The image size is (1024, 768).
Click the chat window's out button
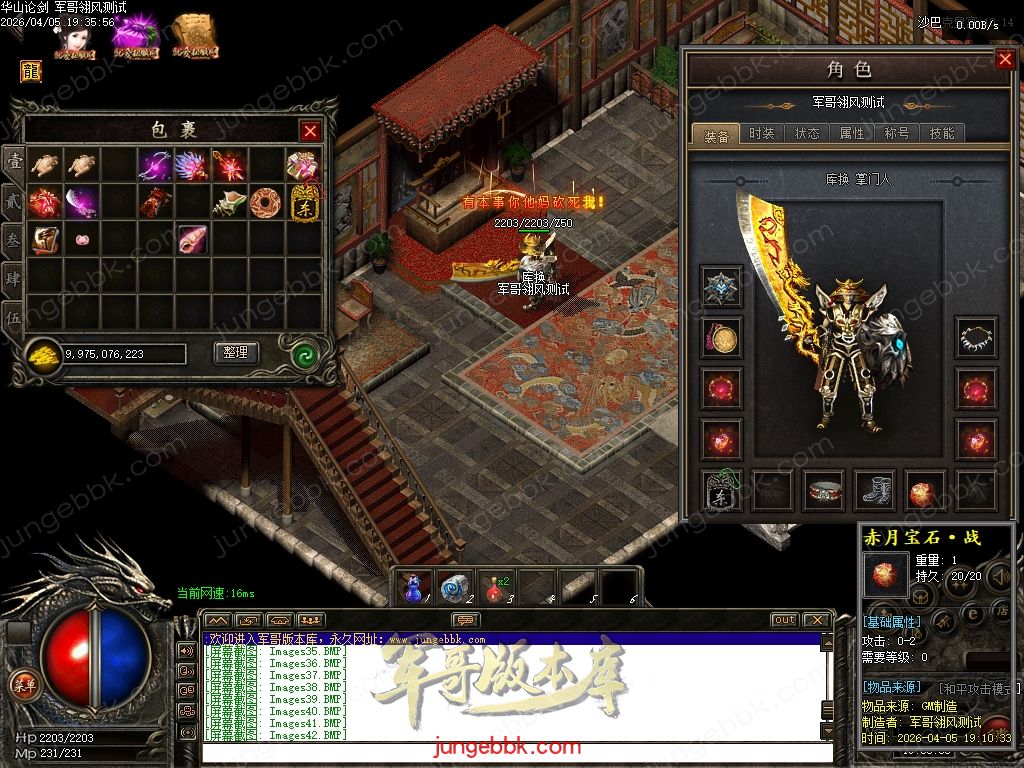click(x=784, y=621)
